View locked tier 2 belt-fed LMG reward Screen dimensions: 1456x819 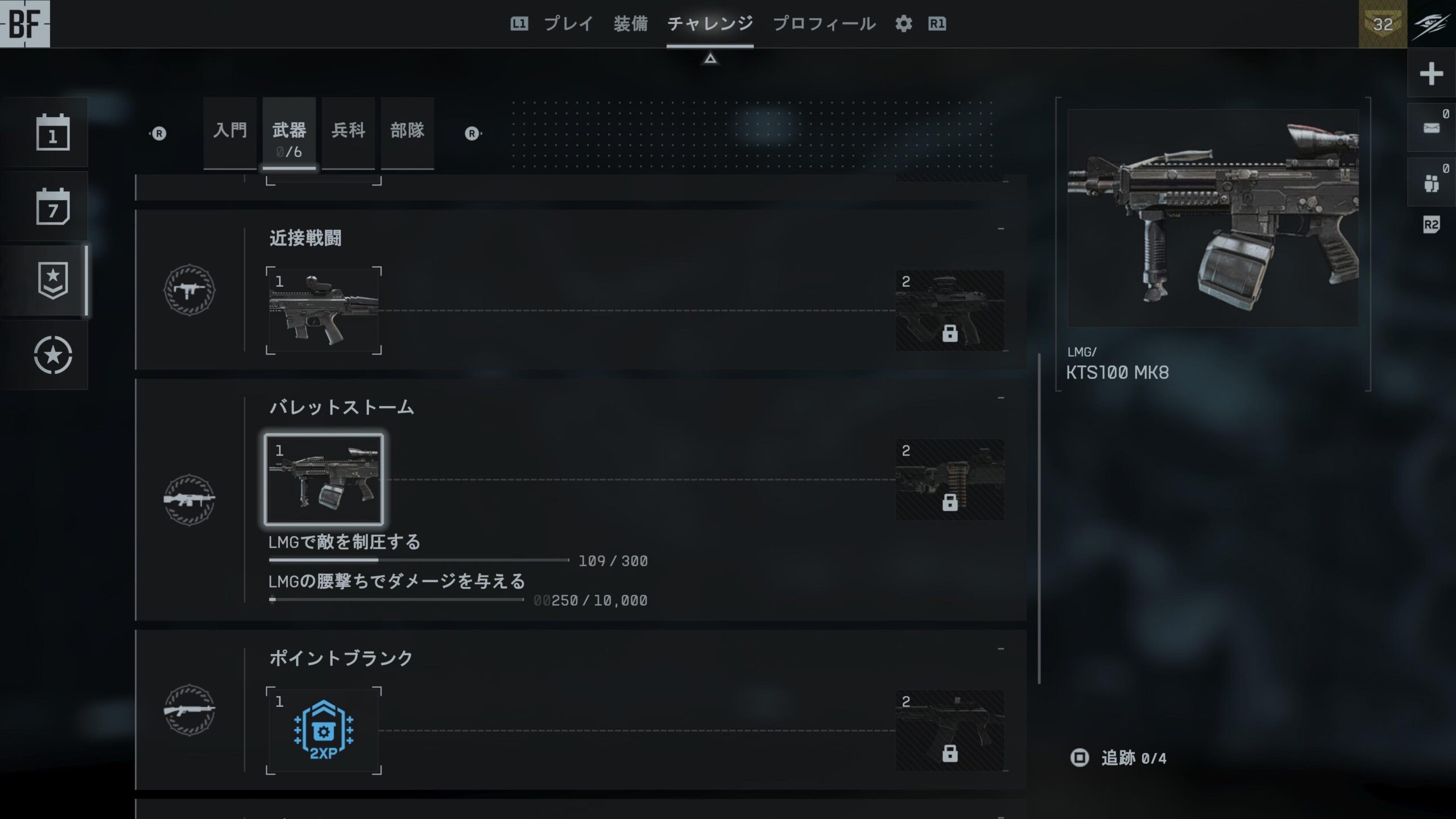950,479
